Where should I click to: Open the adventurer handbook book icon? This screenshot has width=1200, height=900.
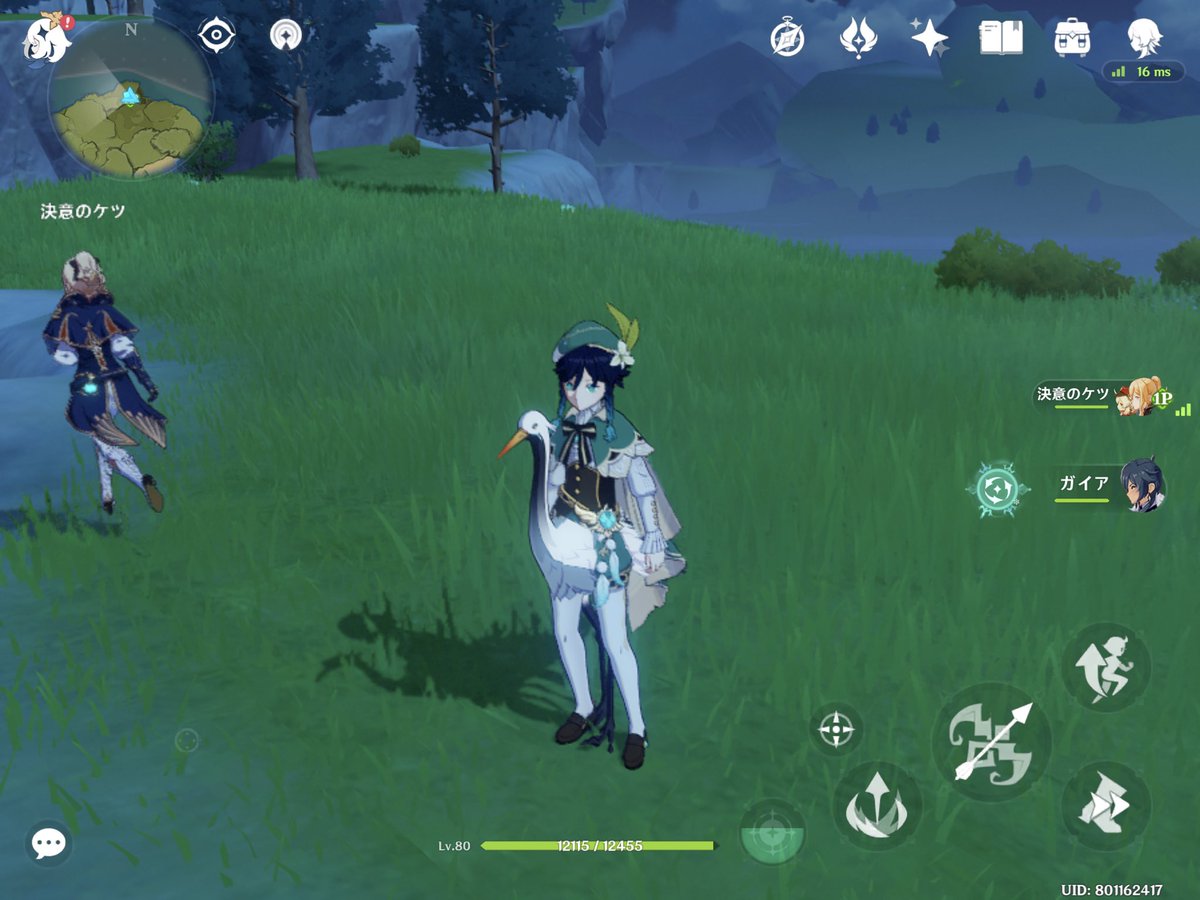tap(1000, 39)
